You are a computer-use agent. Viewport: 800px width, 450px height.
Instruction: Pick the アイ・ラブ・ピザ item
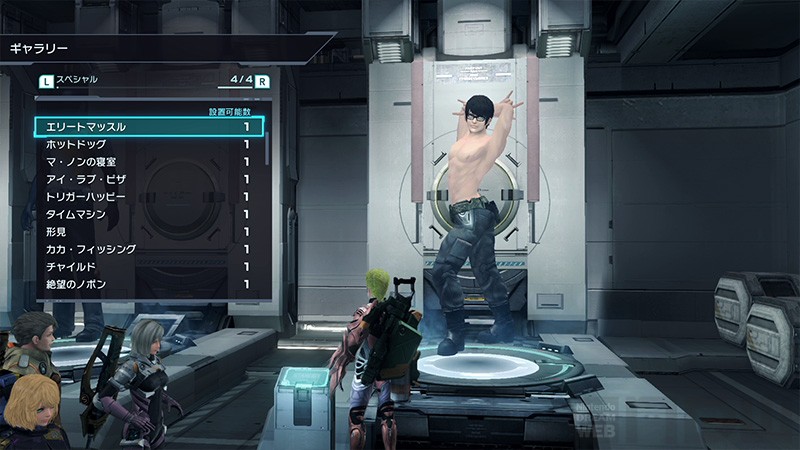150,179
